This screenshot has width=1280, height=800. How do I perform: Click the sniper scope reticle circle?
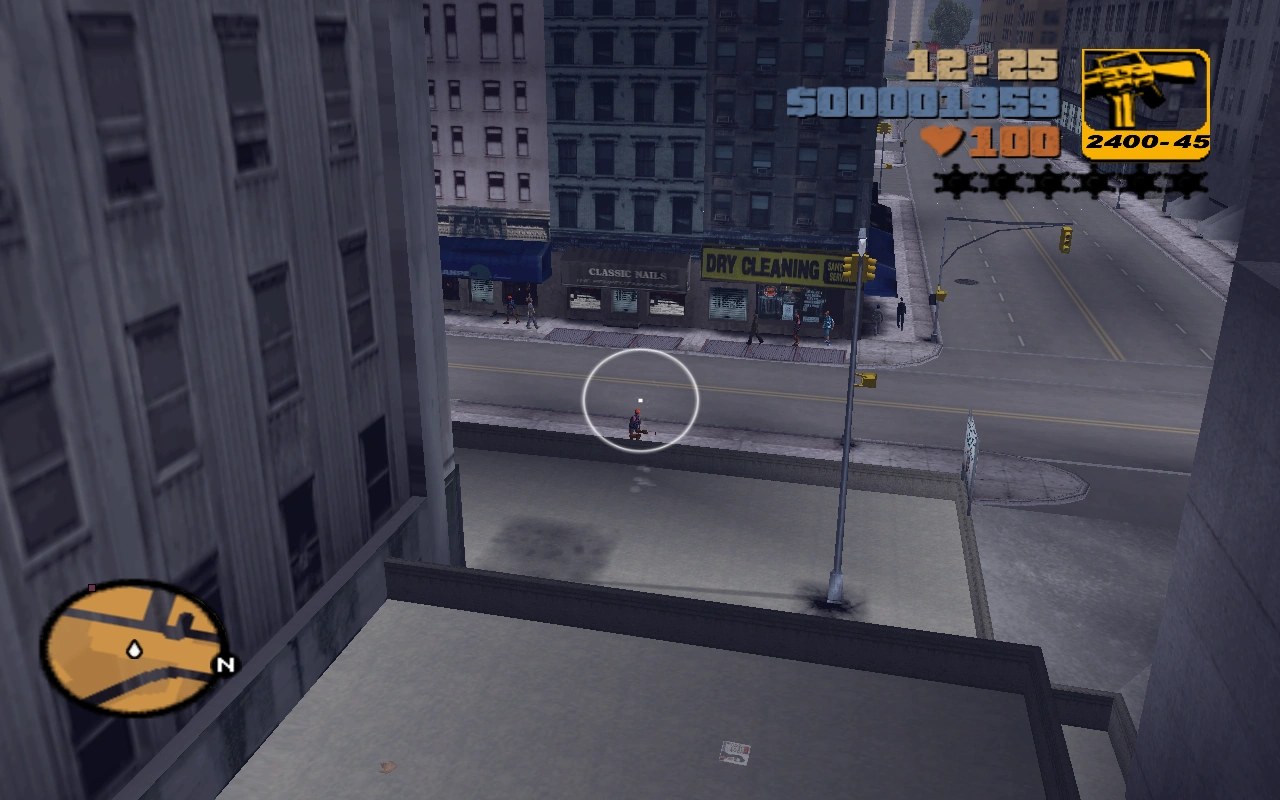640,398
